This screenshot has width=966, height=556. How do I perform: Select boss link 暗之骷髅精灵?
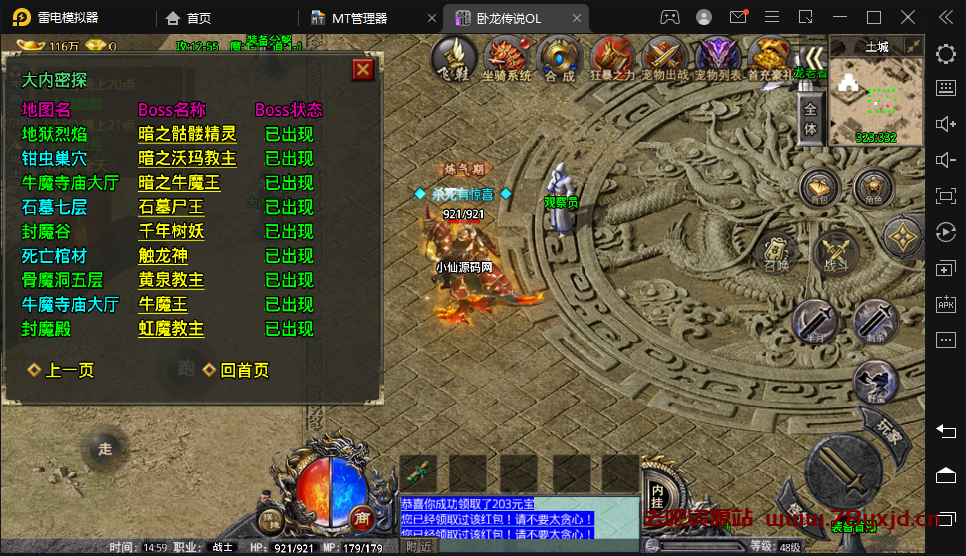pyautogui.click(x=187, y=134)
